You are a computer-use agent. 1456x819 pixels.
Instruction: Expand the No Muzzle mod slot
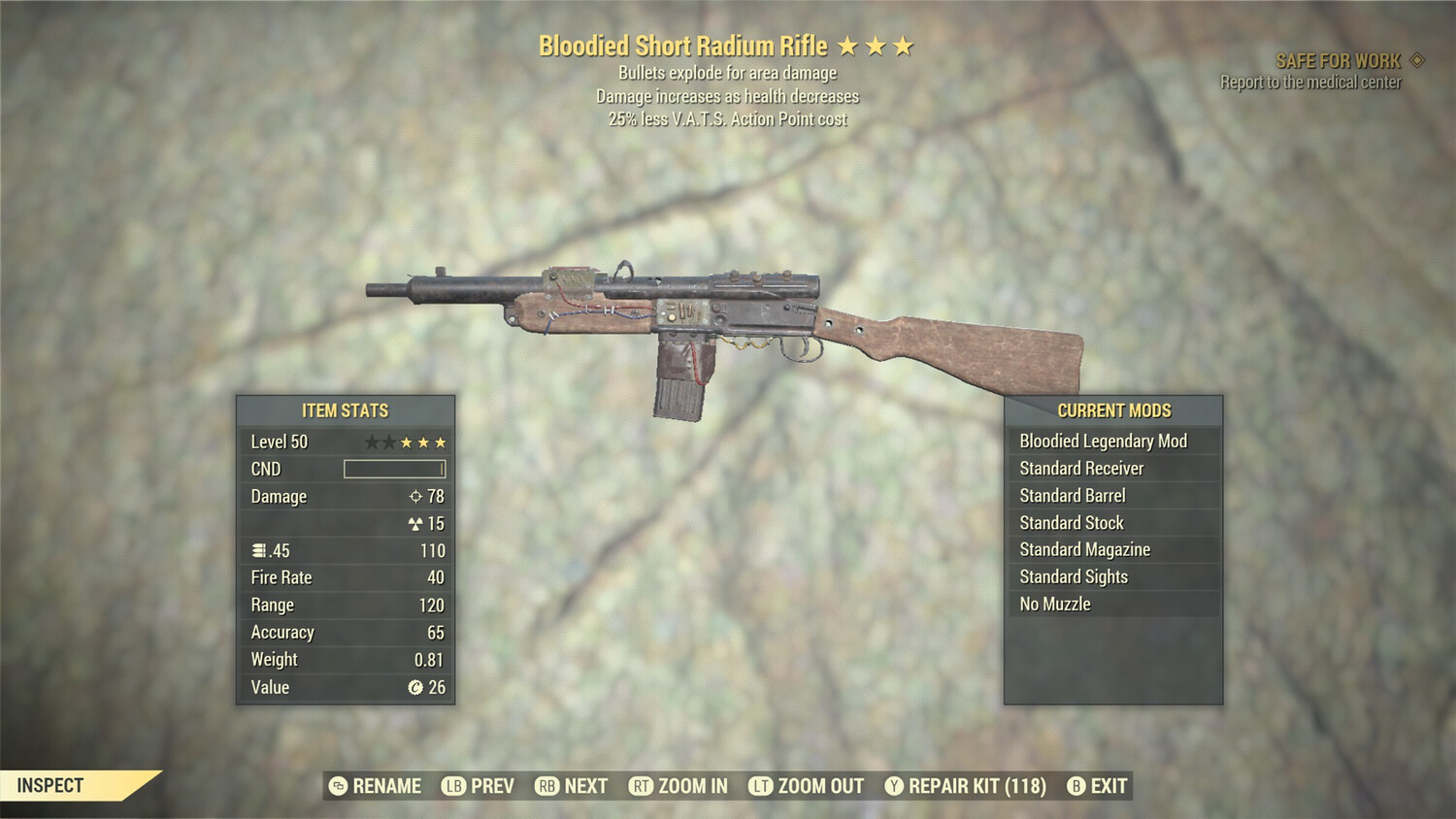pos(1054,604)
